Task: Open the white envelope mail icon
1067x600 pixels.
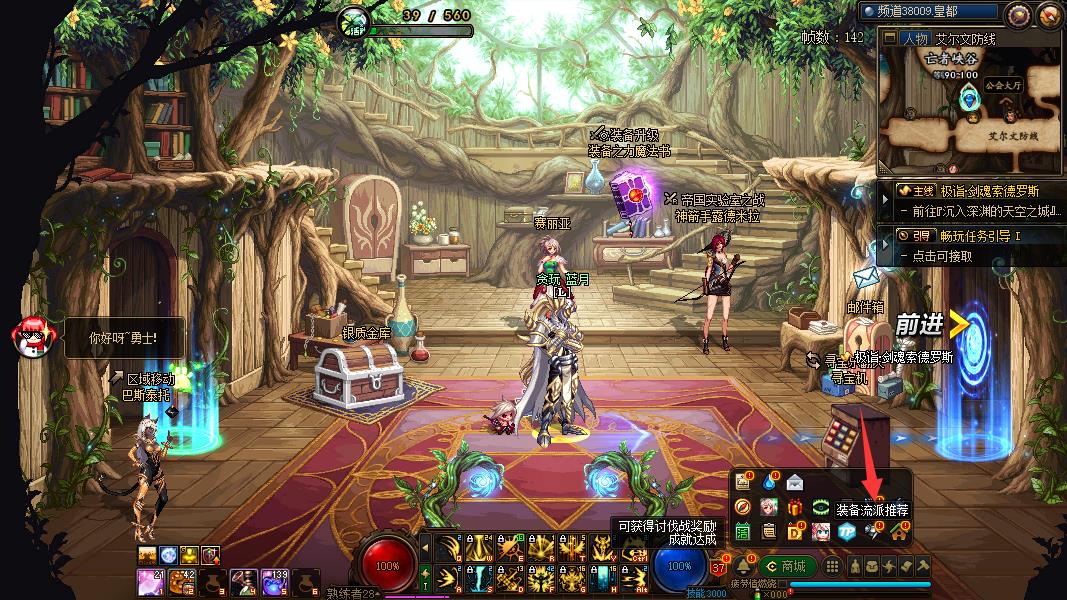Action: click(x=795, y=482)
